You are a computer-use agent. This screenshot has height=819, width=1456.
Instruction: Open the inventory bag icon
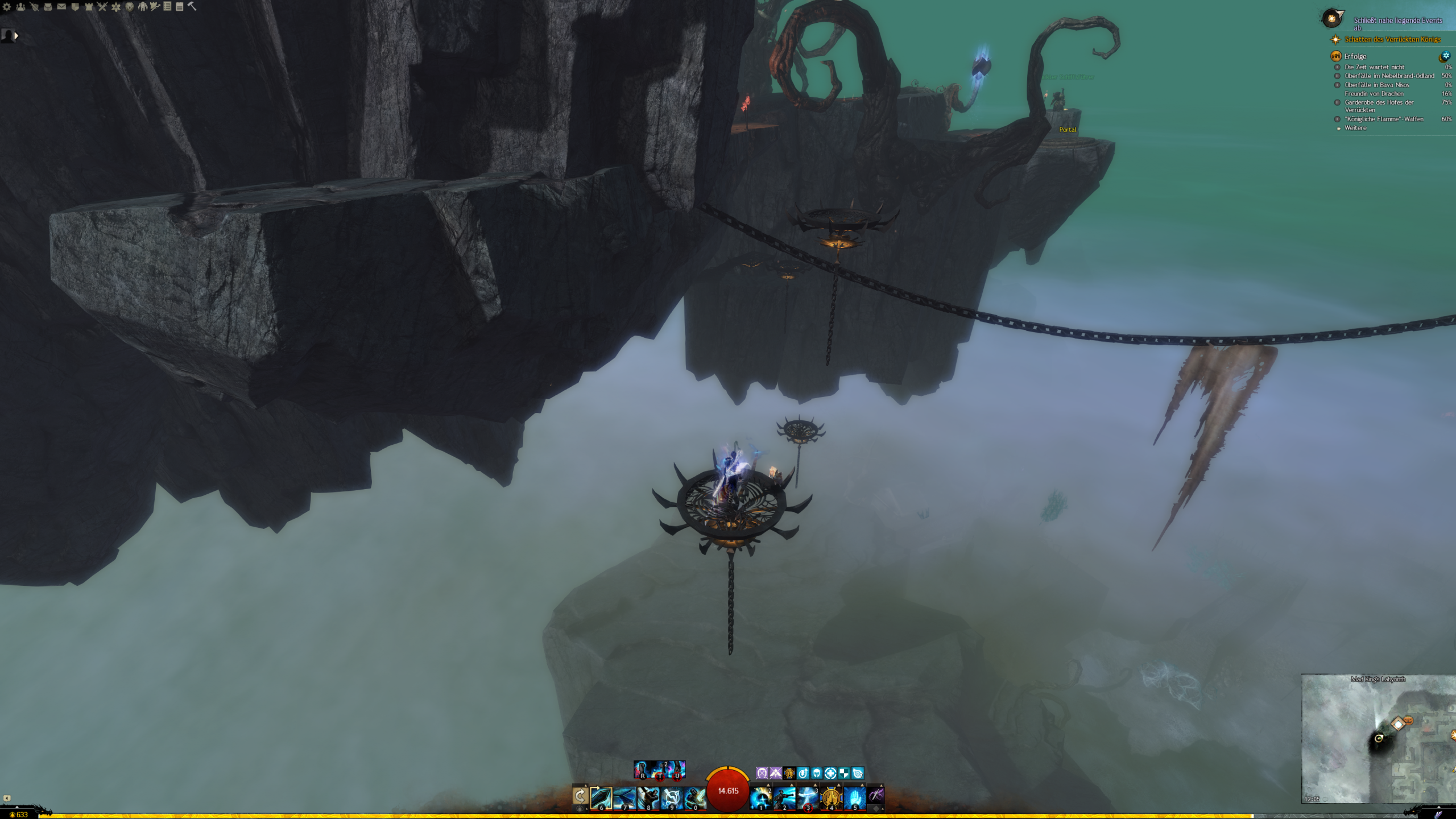tap(48, 7)
